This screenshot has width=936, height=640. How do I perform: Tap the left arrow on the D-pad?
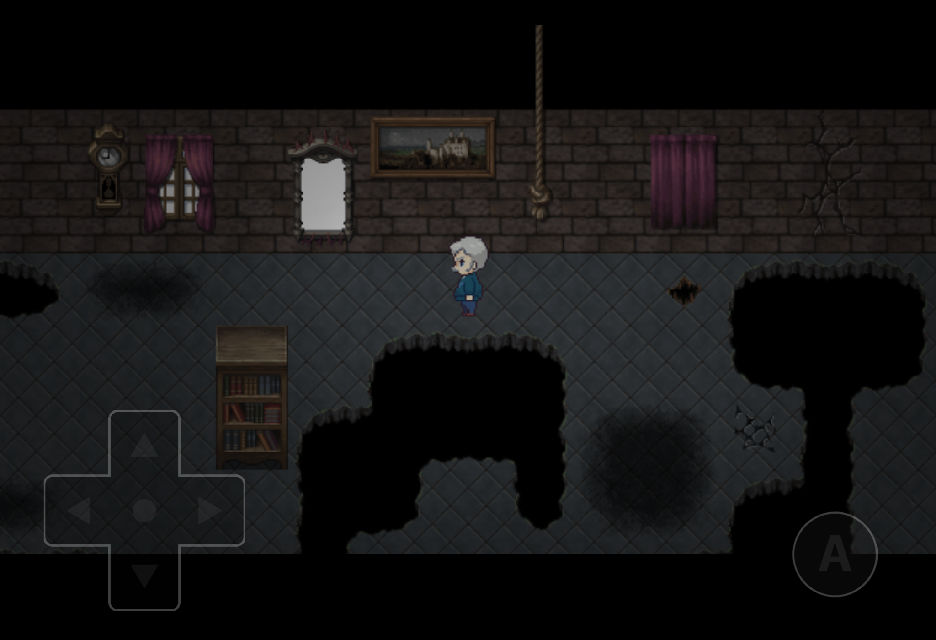[79, 511]
